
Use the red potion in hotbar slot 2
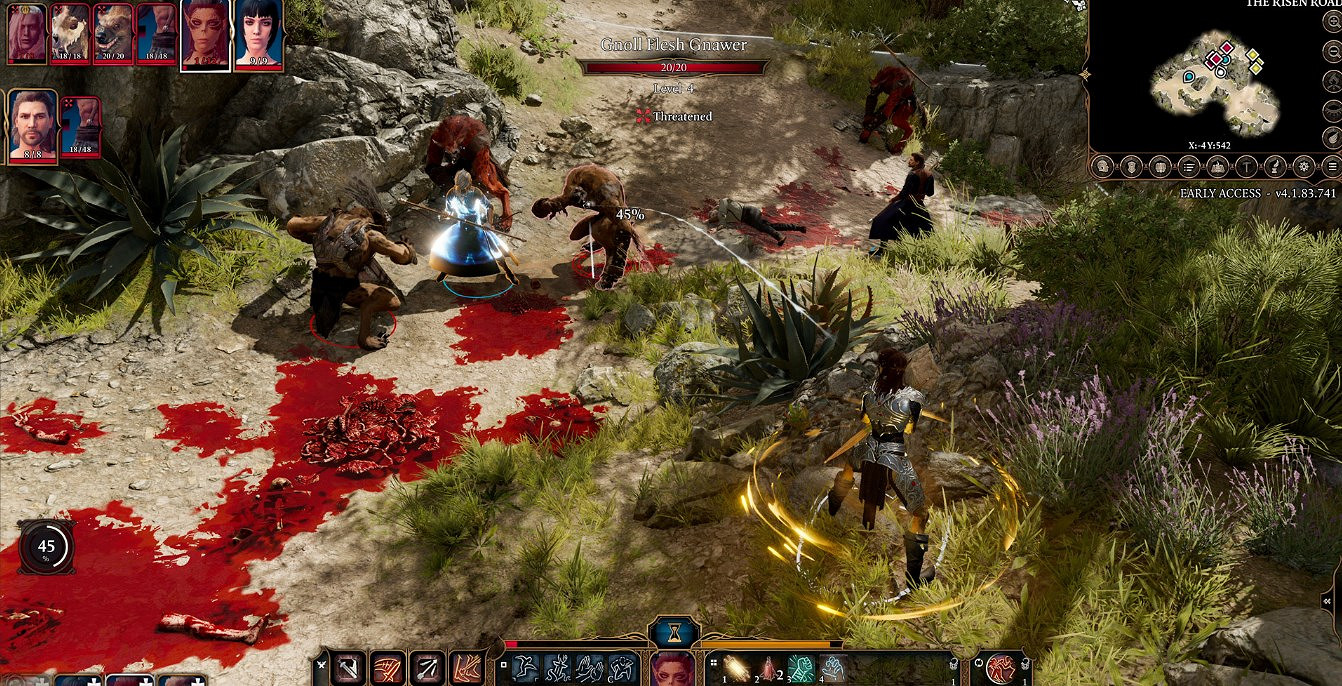pos(769,668)
